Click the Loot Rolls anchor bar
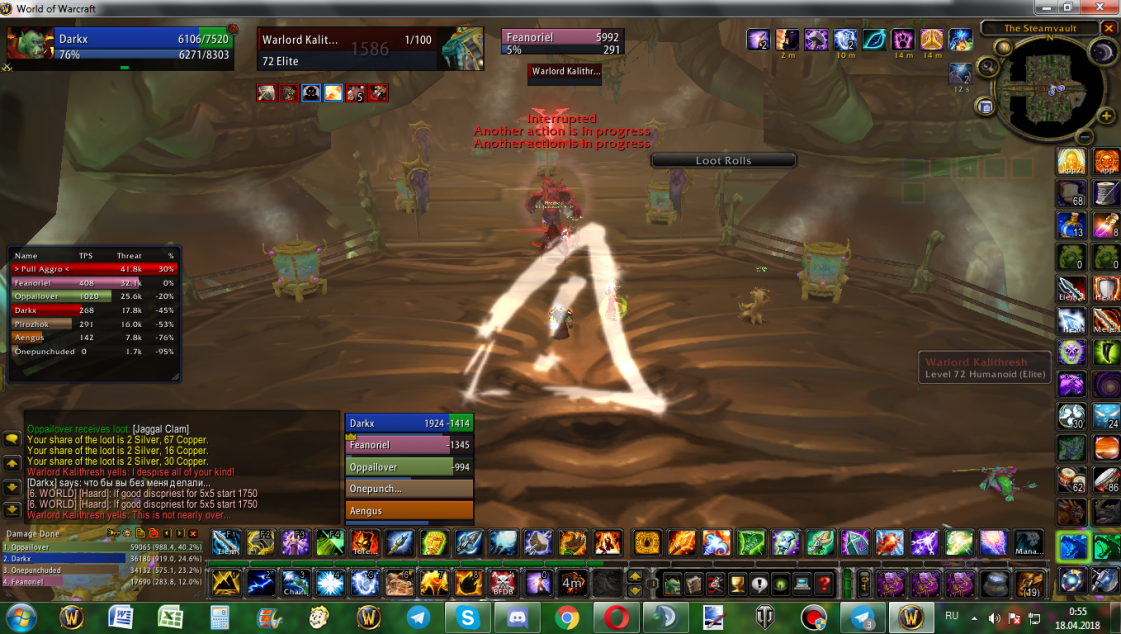 [723, 160]
